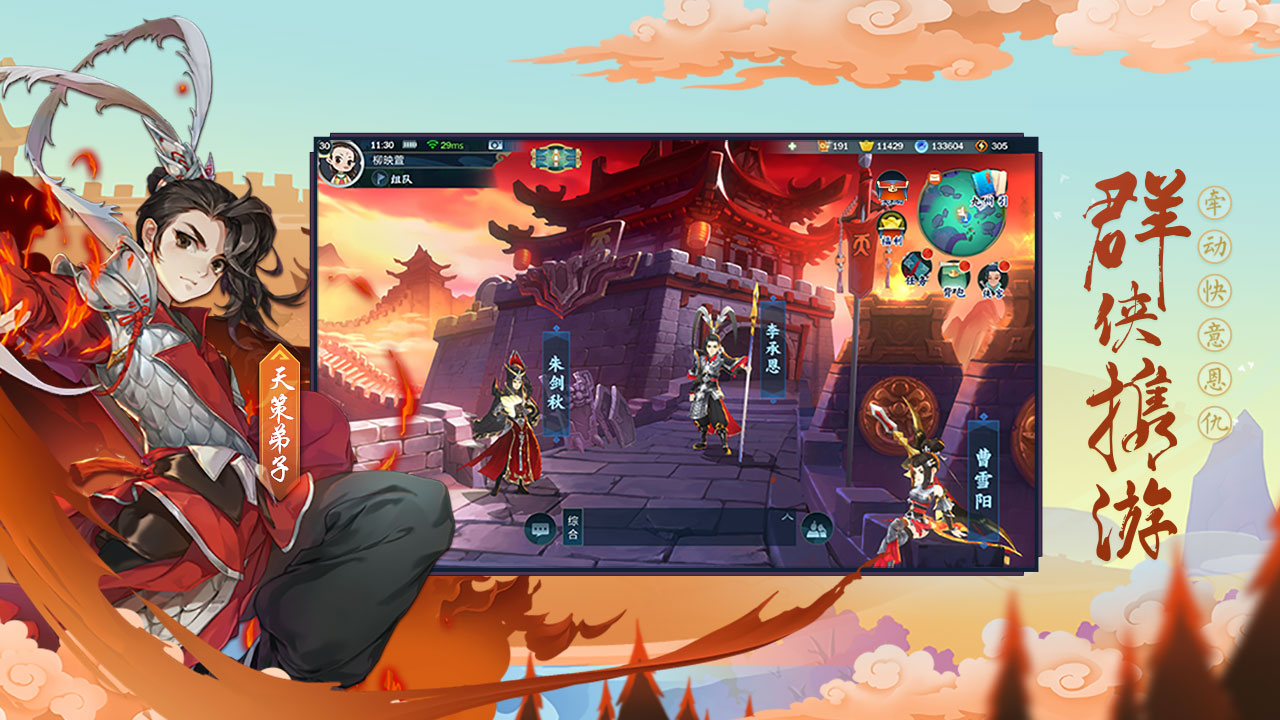Select the 综合 chat channel tab
The image size is (1280, 720).
pyautogui.click(x=573, y=528)
